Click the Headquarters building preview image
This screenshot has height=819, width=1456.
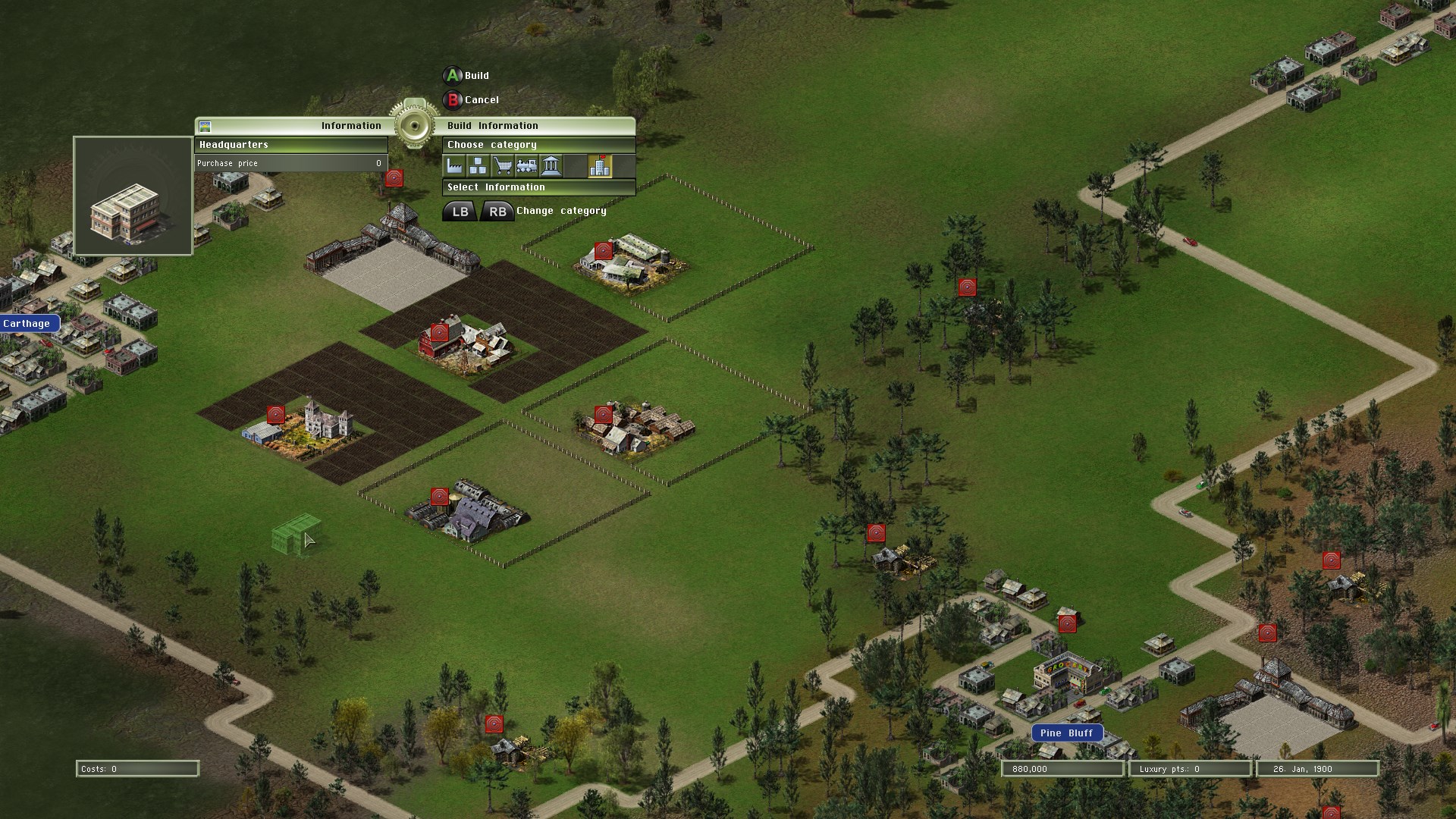click(133, 196)
